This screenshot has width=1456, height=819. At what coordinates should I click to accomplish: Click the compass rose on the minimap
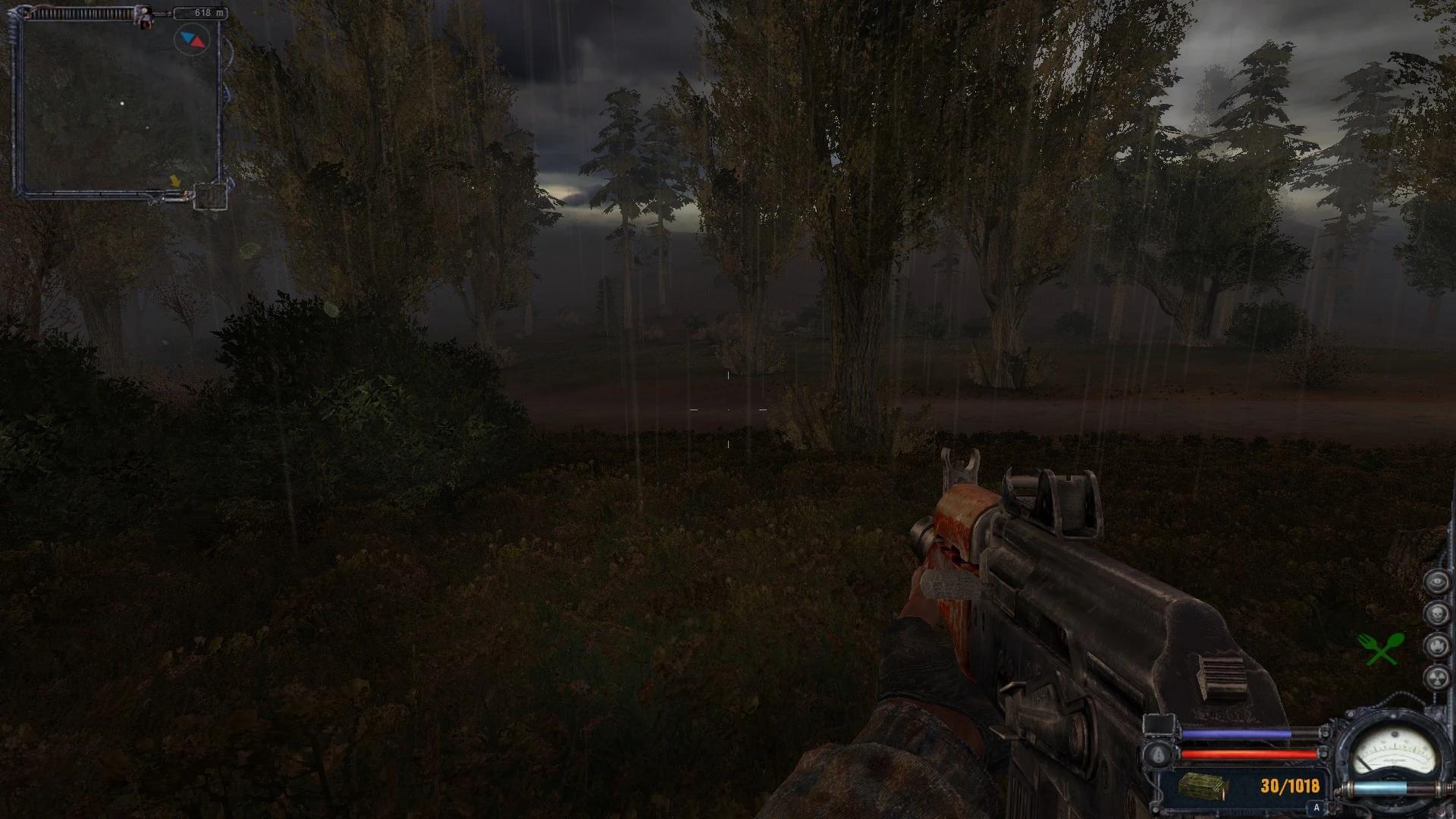click(193, 39)
